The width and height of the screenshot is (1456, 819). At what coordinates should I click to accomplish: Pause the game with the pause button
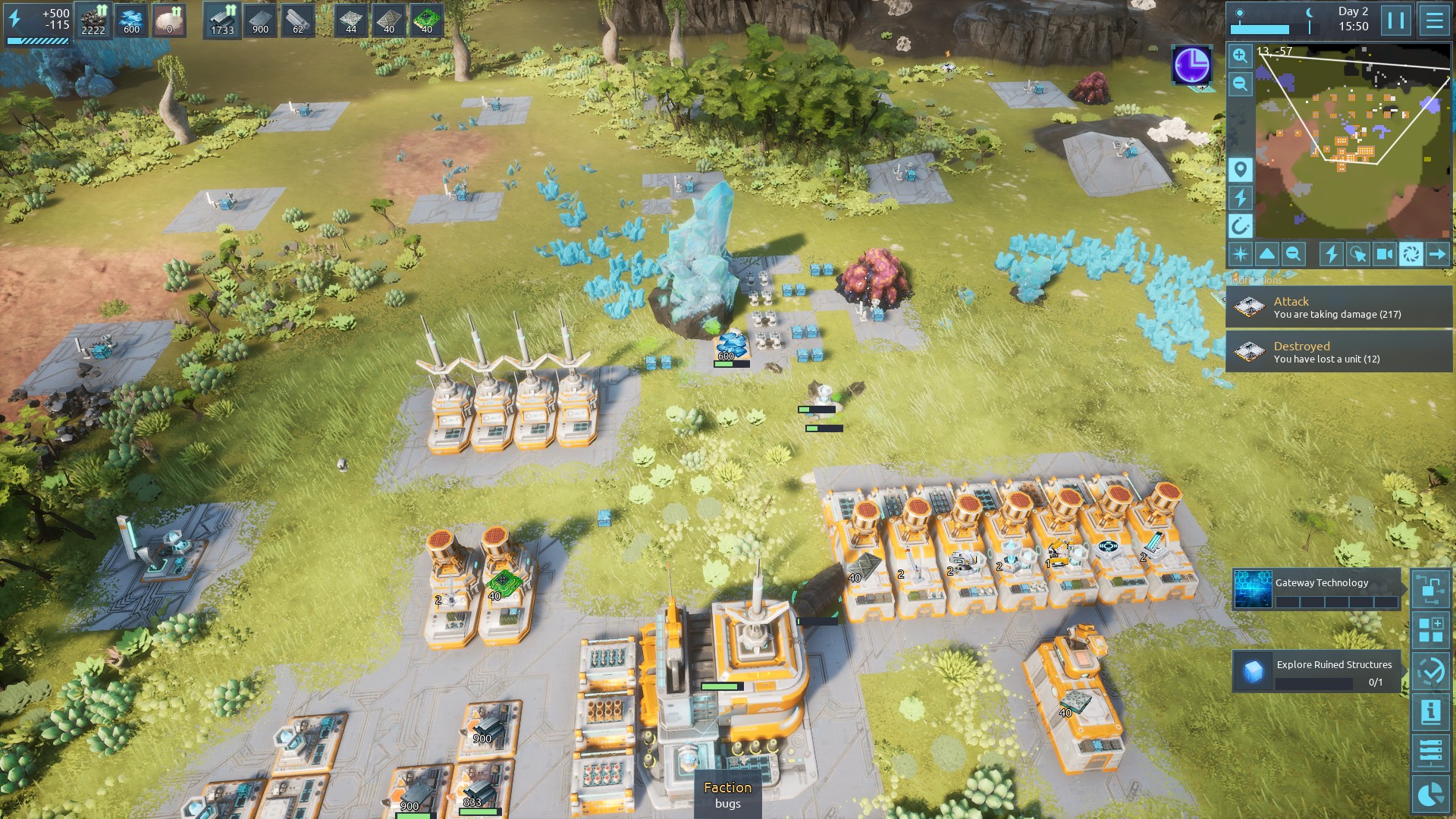point(1396,20)
